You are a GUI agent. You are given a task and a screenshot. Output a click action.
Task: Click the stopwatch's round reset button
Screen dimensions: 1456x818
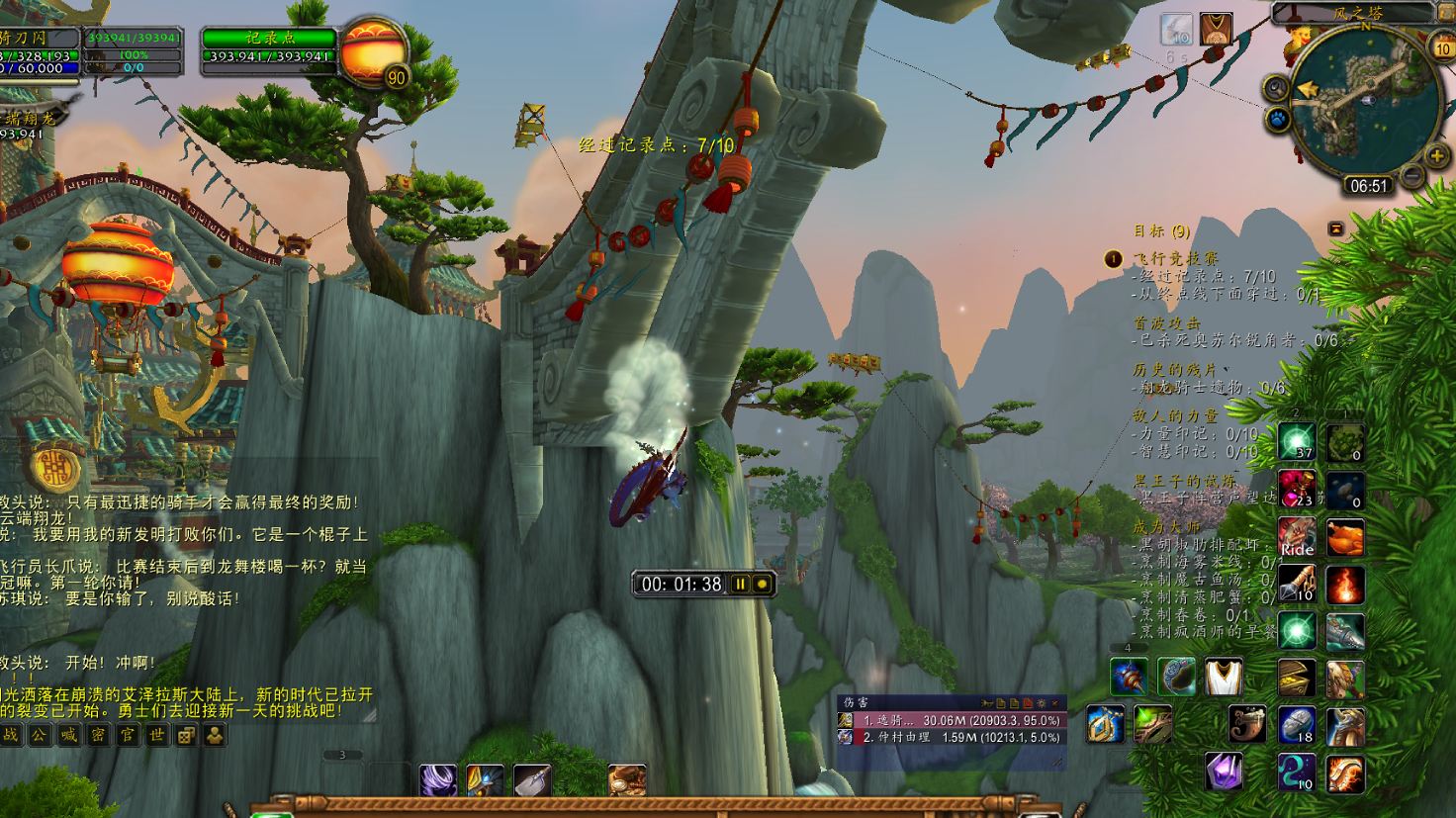(762, 584)
